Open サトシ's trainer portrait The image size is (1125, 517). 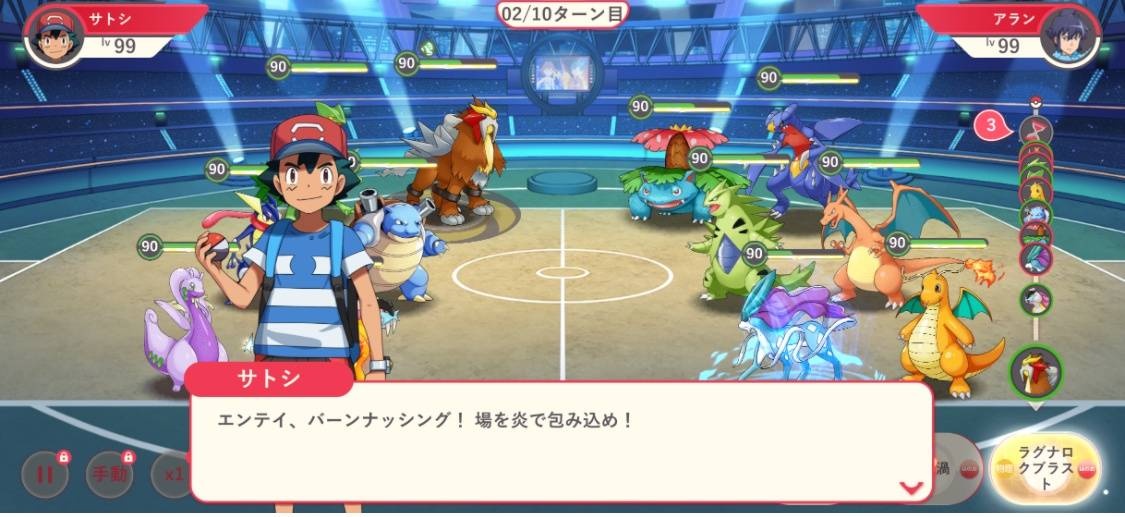point(54,35)
